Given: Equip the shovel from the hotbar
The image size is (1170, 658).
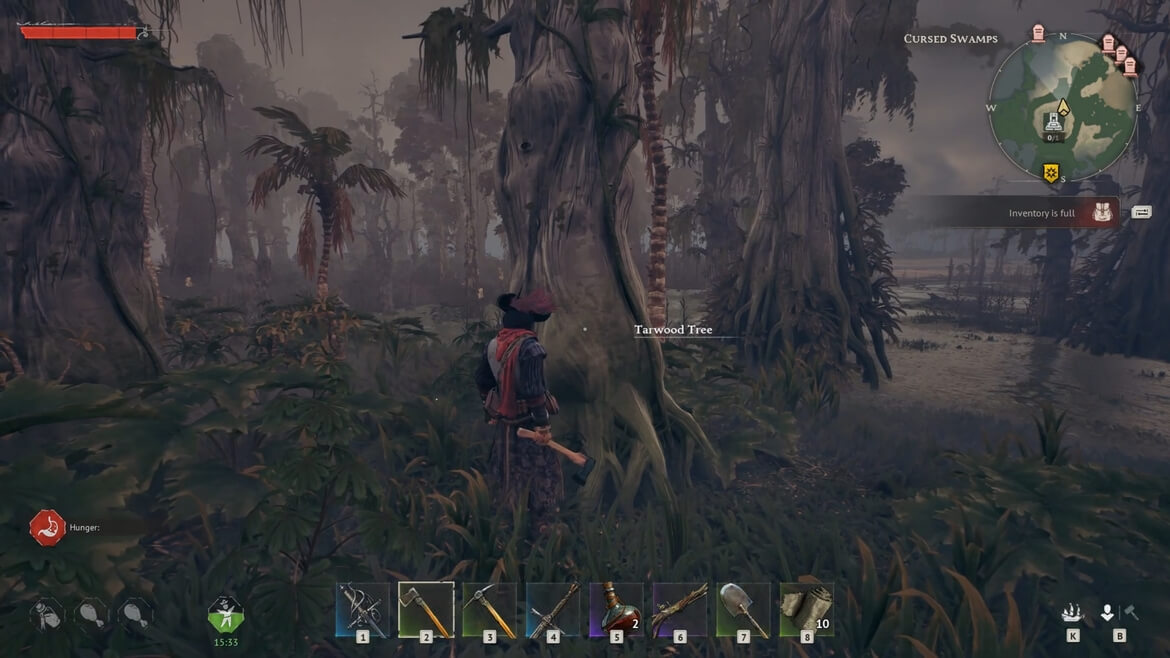Looking at the screenshot, I should [x=743, y=609].
